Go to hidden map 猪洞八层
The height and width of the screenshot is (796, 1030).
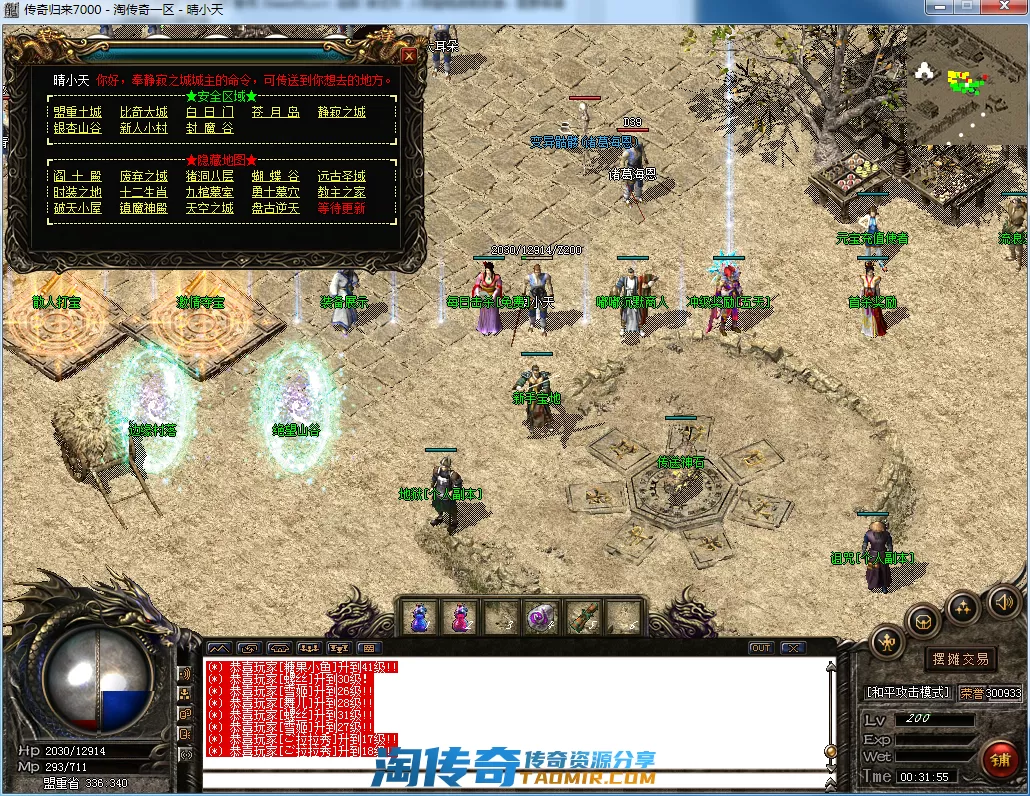point(209,176)
